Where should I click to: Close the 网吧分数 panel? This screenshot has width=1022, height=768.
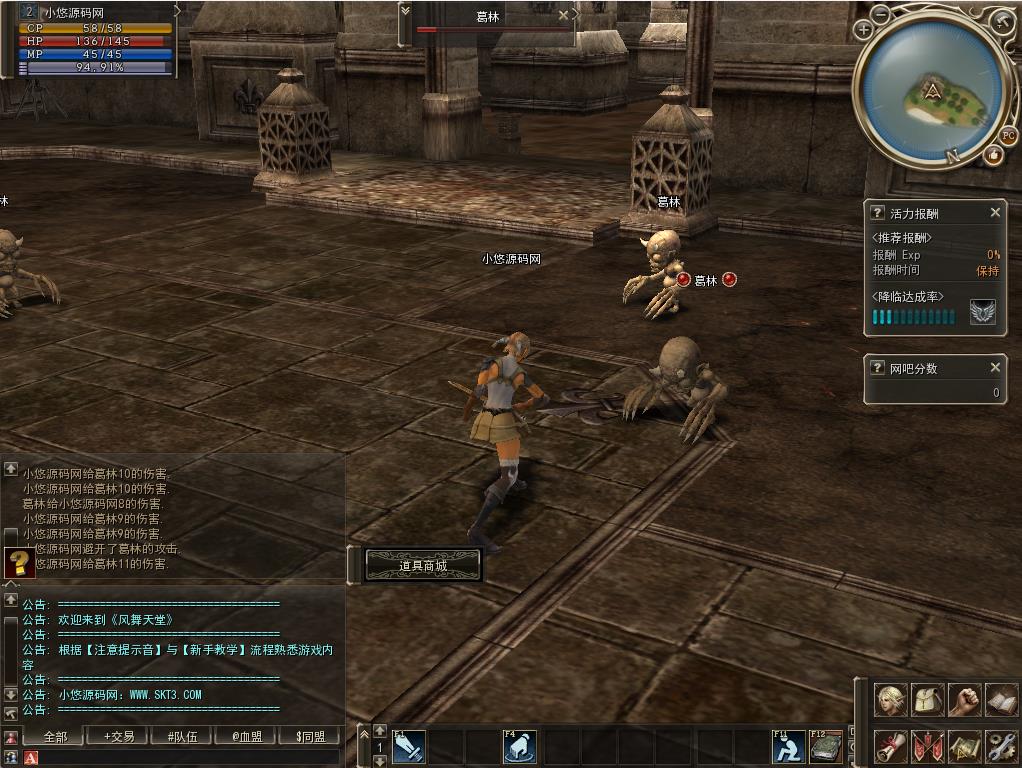click(995, 368)
